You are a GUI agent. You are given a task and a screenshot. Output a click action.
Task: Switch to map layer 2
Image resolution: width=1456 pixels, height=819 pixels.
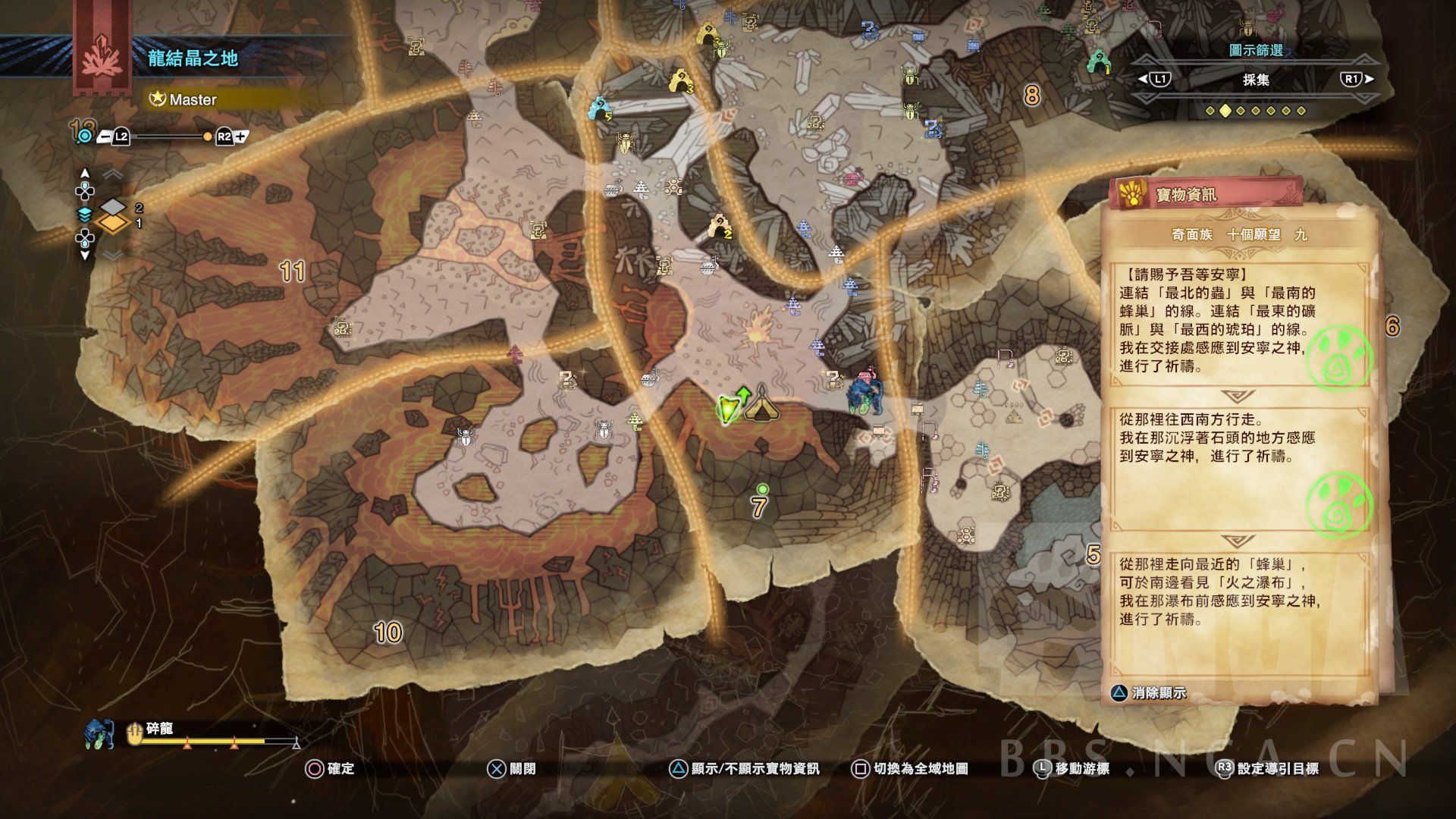(113, 207)
